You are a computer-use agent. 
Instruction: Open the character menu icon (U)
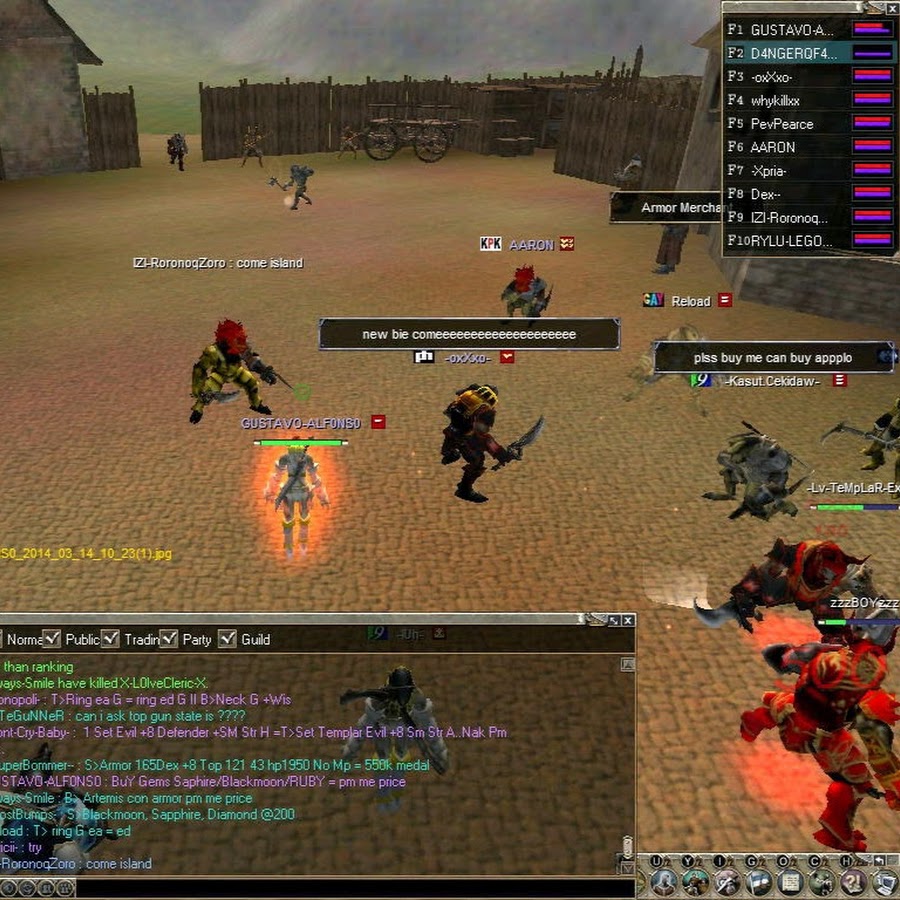(x=663, y=881)
